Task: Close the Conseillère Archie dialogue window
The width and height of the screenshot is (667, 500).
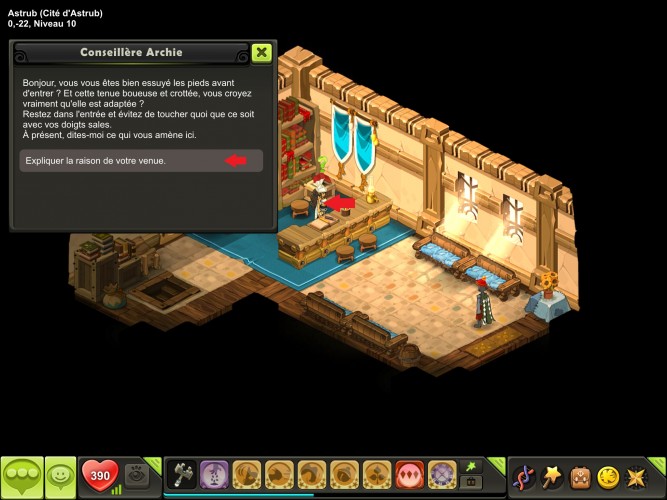Action: pos(261,52)
